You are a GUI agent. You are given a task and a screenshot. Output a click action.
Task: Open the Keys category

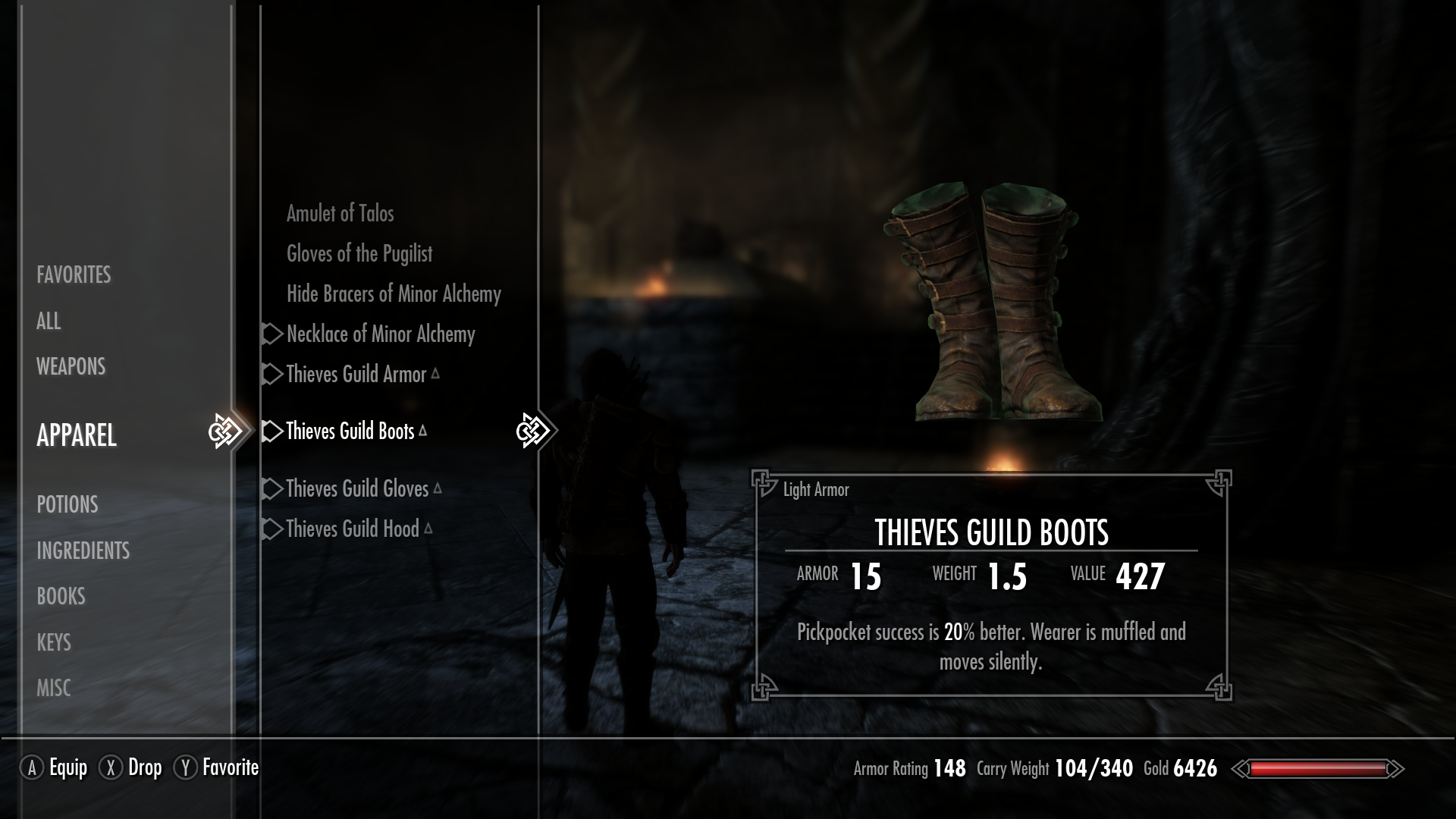[x=54, y=642]
